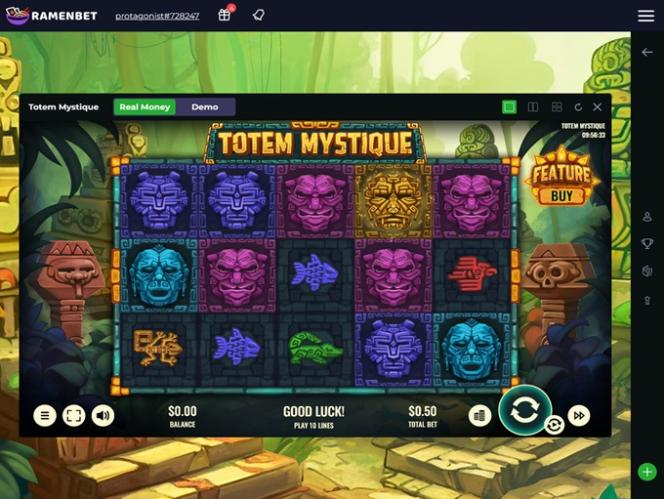Viewport: 664px width, 499px height.
Task: Open the game menu with the three-lines button
Action: point(45,416)
